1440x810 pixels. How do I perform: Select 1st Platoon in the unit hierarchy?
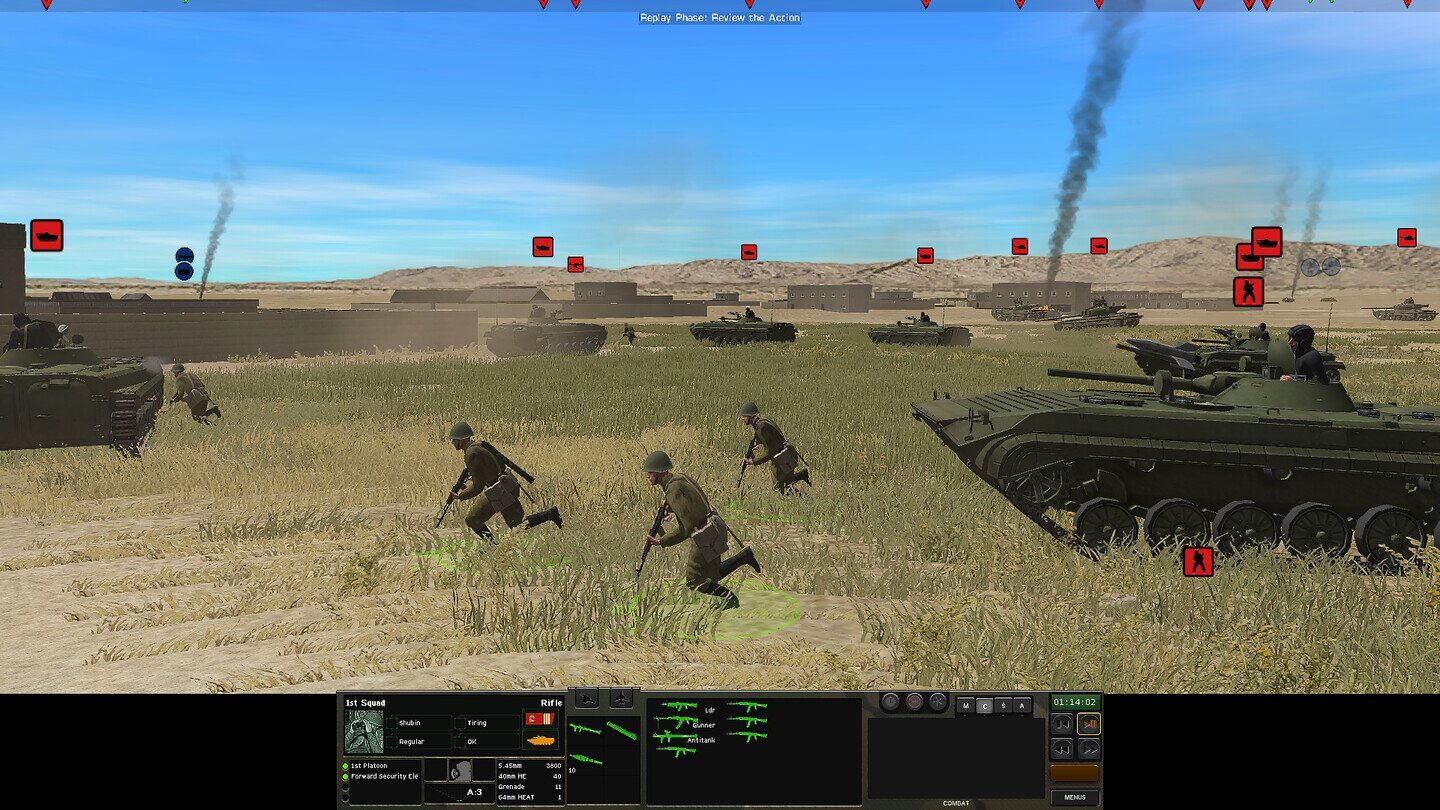click(x=367, y=766)
